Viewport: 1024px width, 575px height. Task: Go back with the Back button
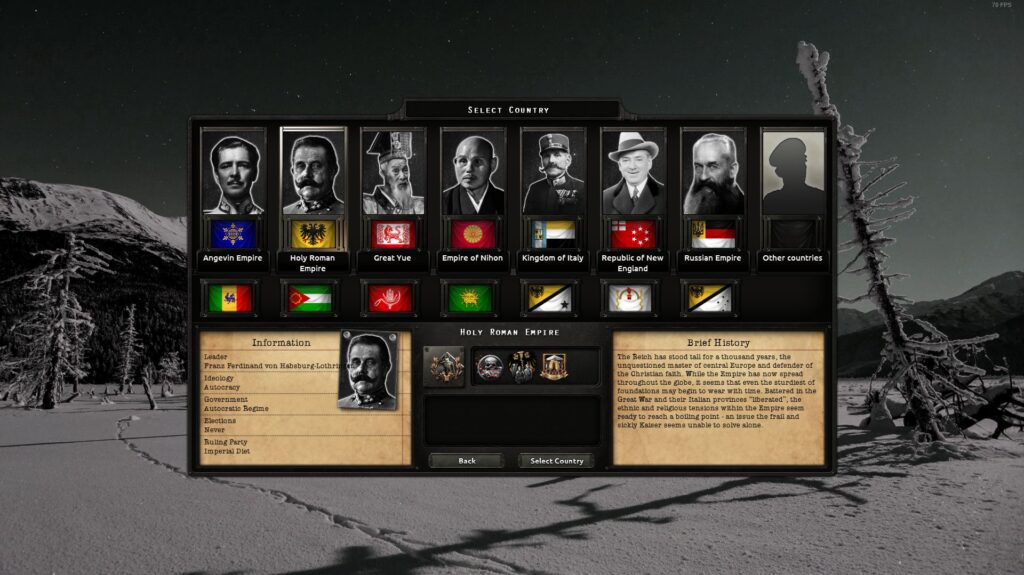pyautogui.click(x=466, y=461)
